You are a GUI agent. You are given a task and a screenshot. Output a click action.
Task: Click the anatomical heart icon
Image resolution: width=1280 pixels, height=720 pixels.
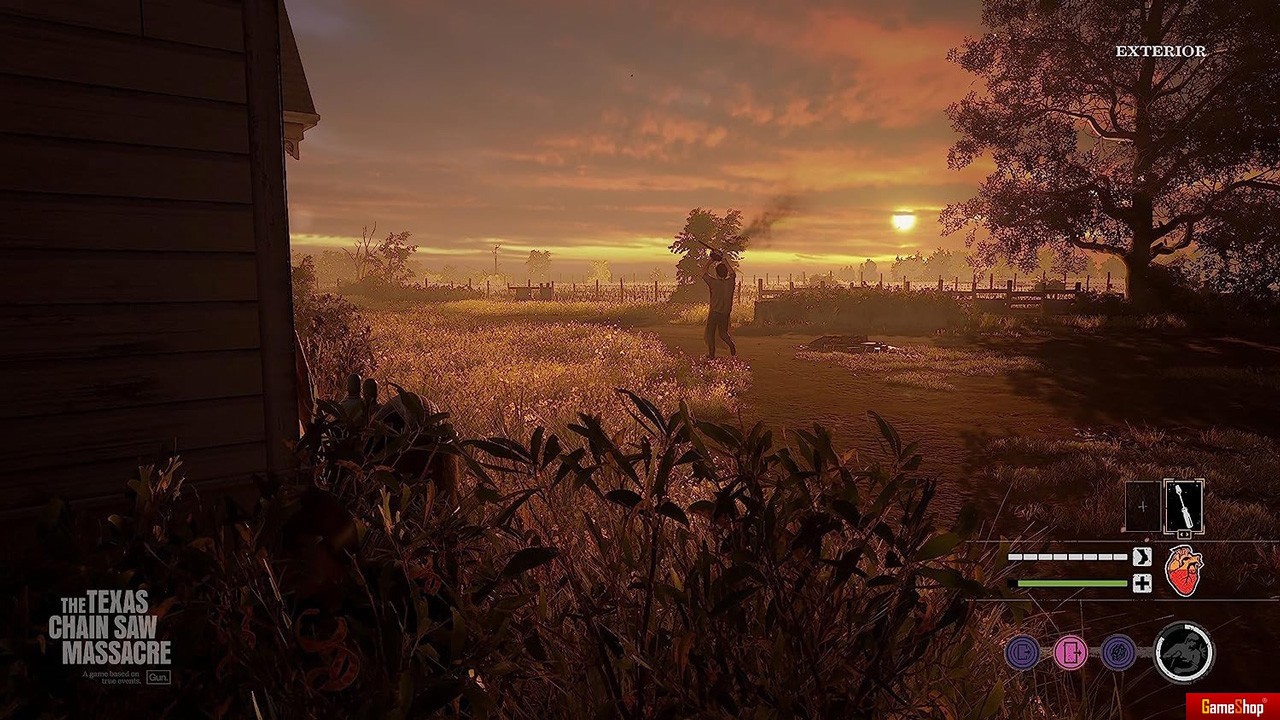(1184, 571)
